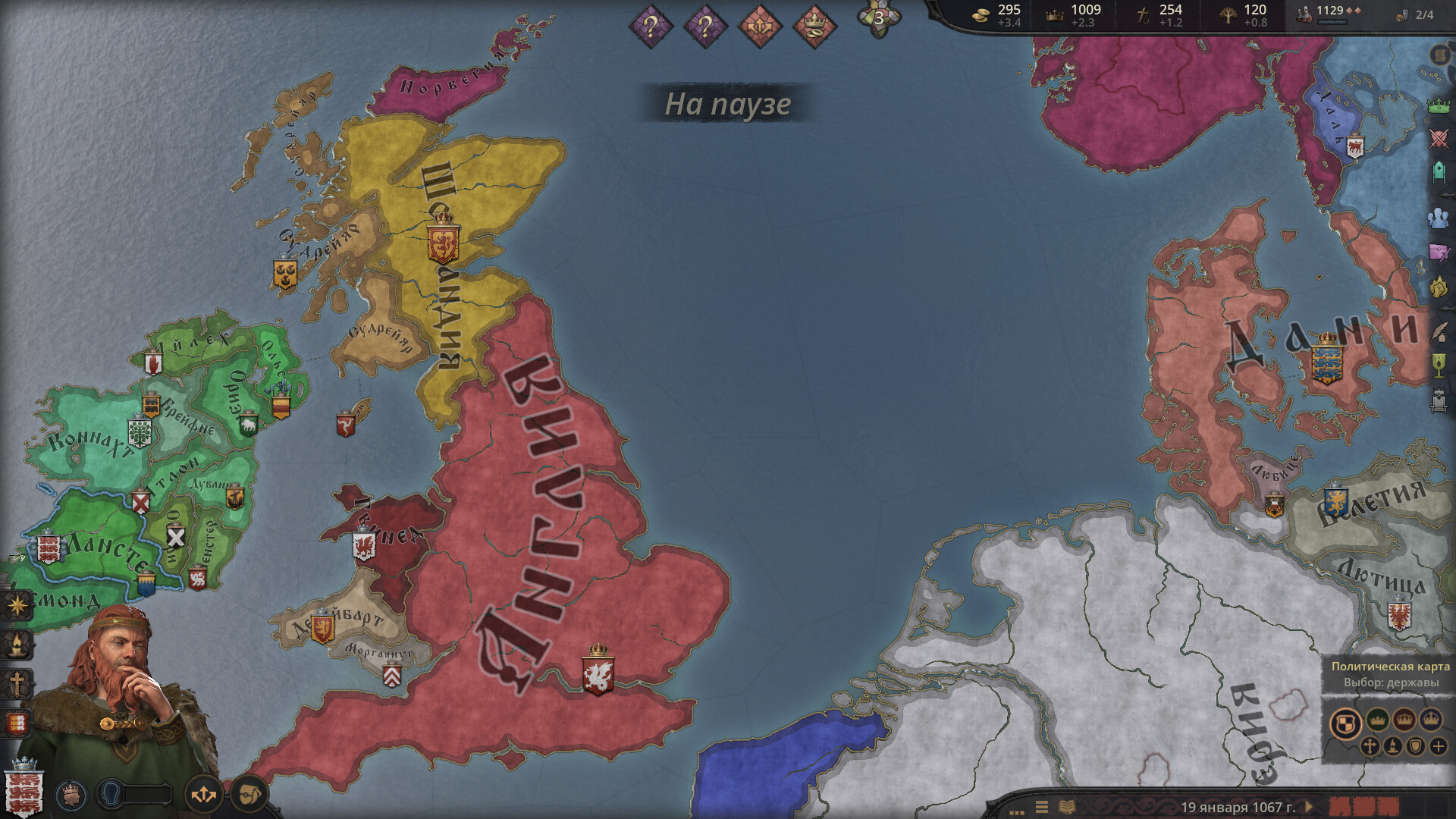Click the pause/resume play arrow by the date
The image size is (1456, 819).
tap(1309, 807)
